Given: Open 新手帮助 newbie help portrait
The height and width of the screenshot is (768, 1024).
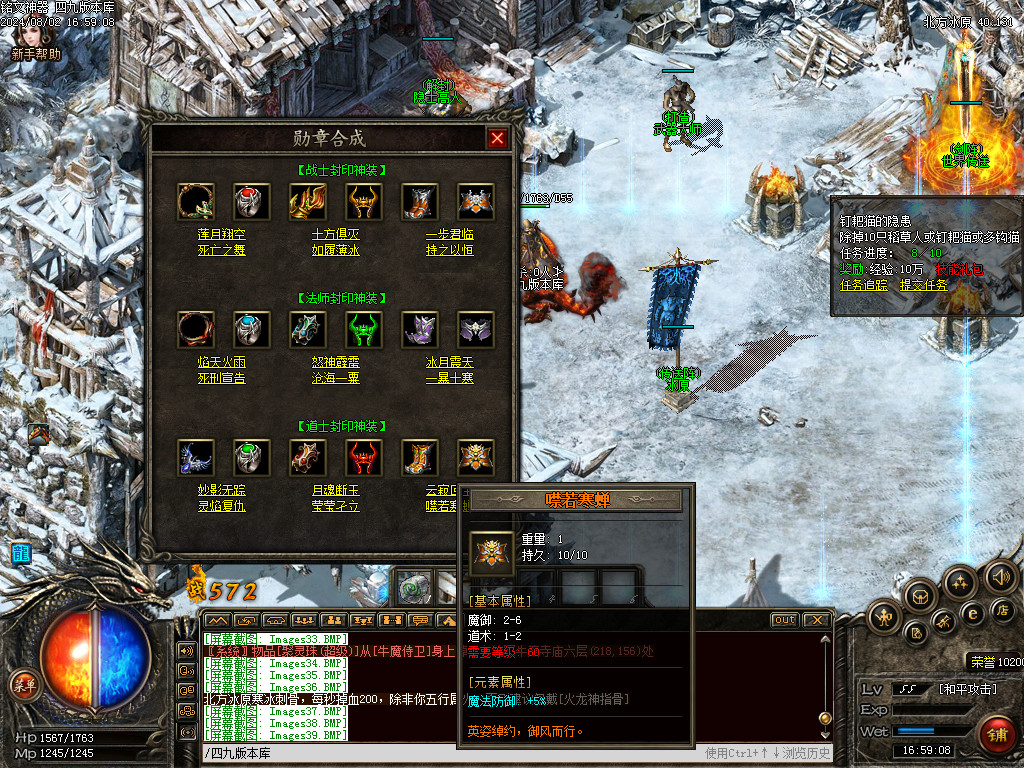Looking at the screenshot, I should pyautogui.click(x=36, y=38).
